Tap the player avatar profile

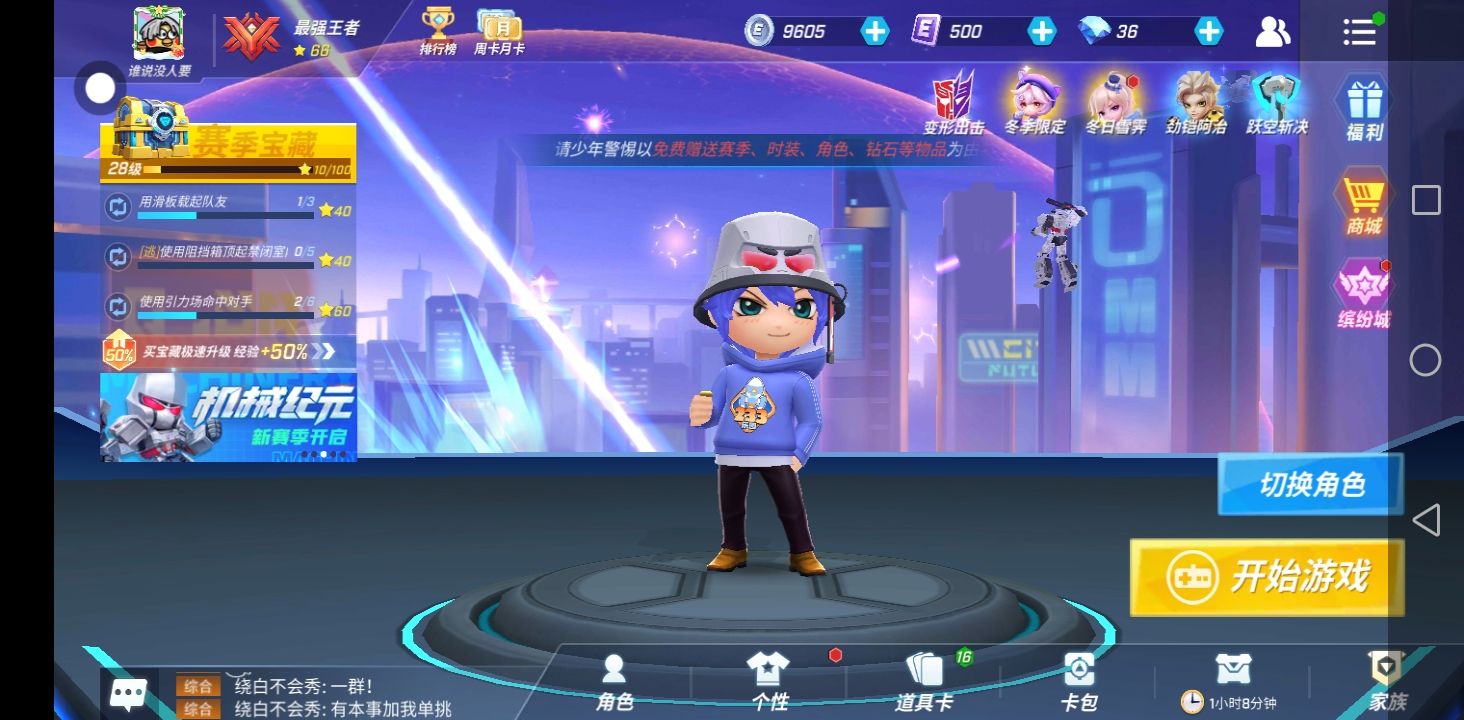click(159, 35)
